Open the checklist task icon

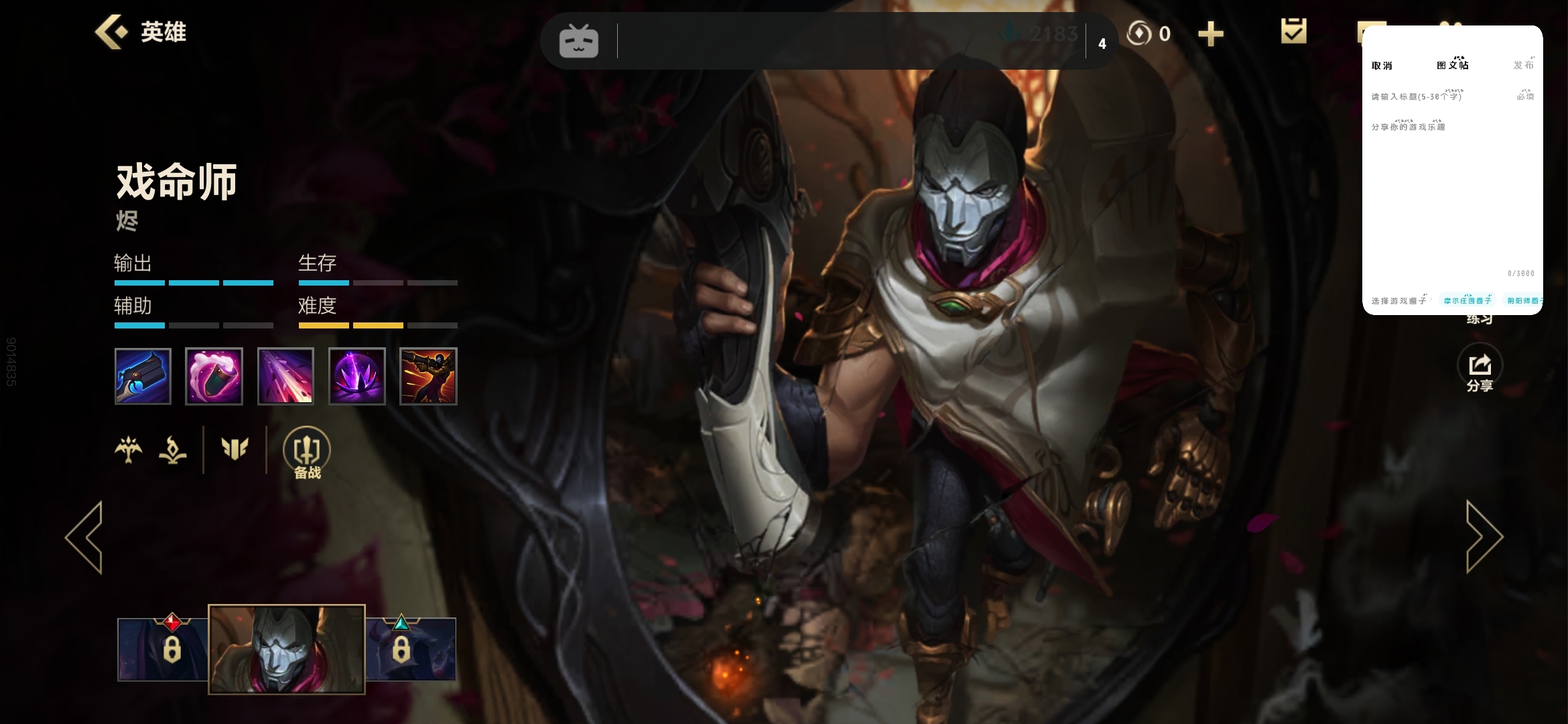(x=1293, y=32)
